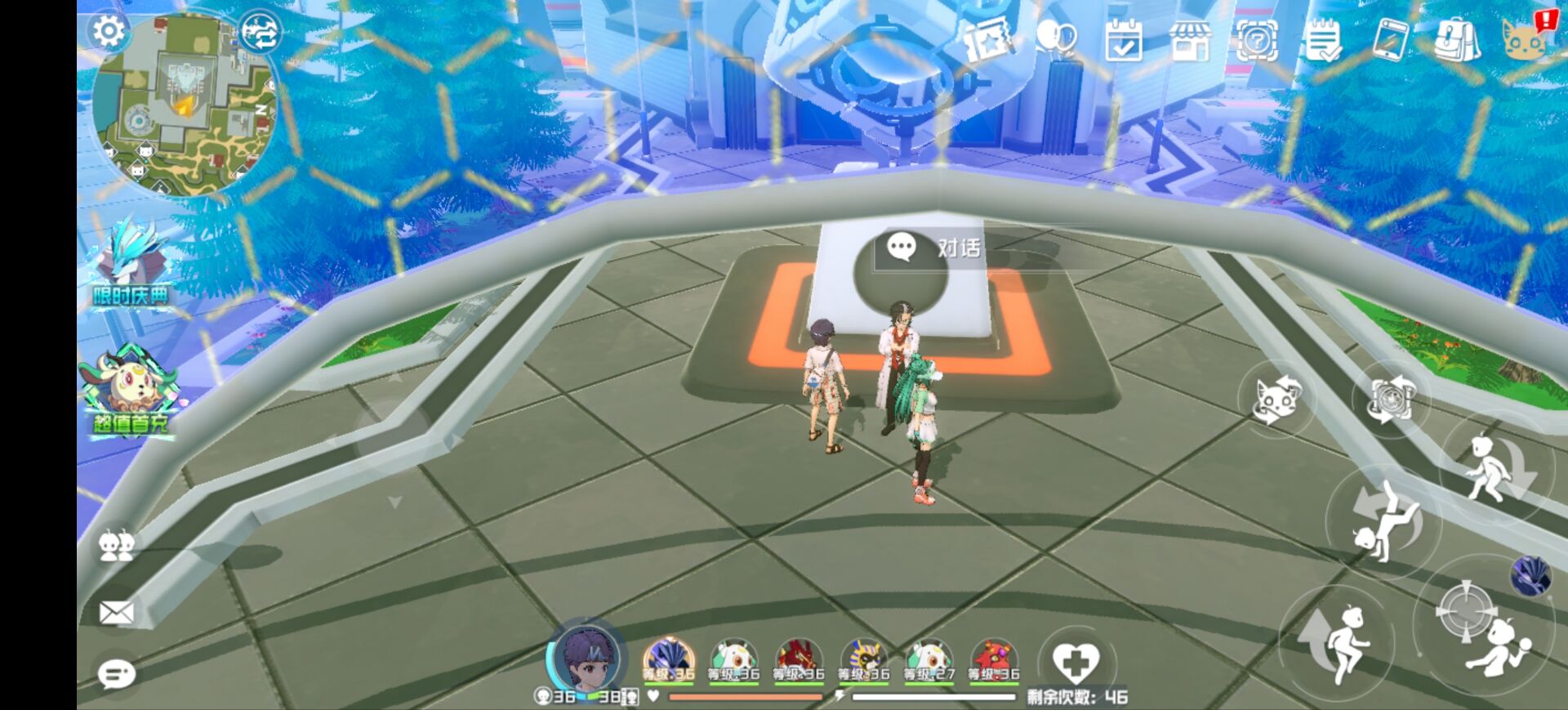Open the cat face menu with alert
Image resolution: width=1568 pixels, height=710 pixels.
[x=1524, y=38]
